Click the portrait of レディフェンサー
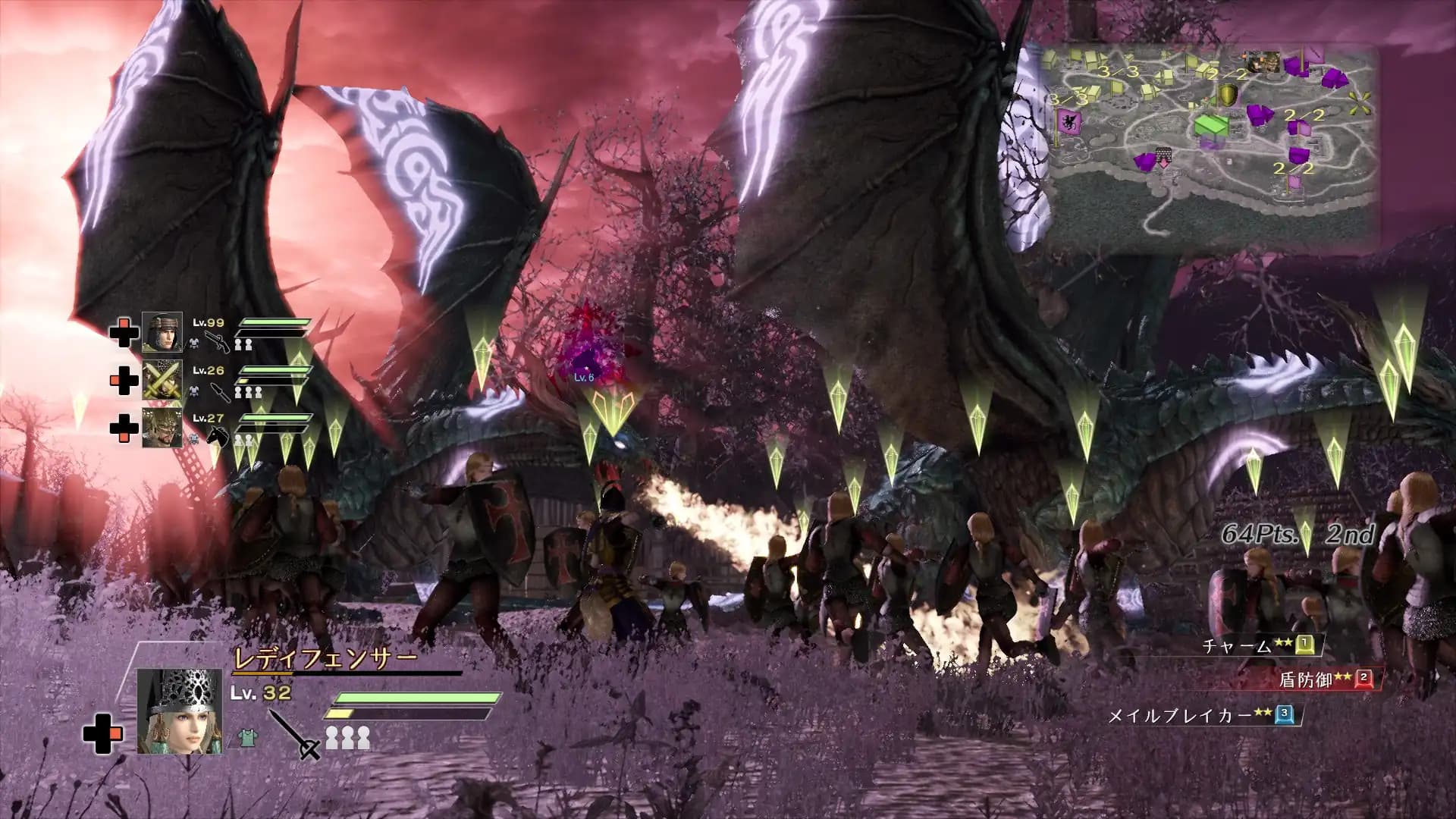Screen dimensions: 1456x819 (180, 710)
